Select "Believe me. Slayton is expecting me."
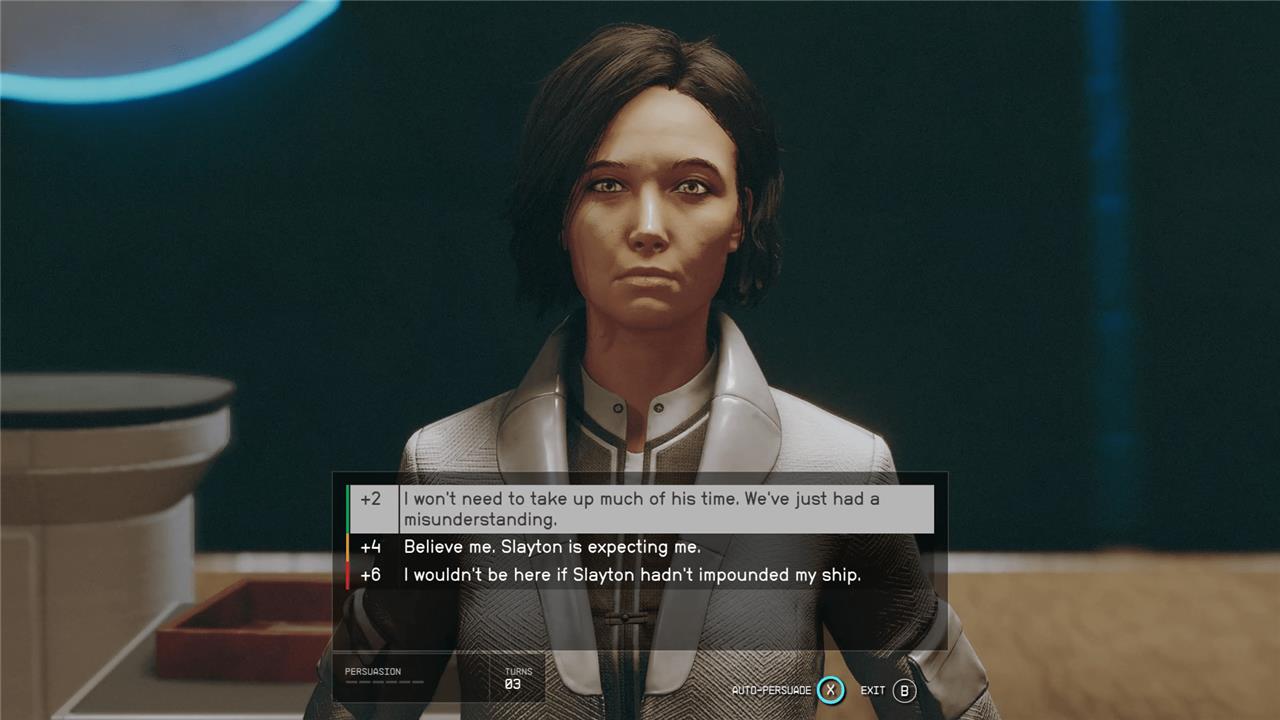The image size is (1280, 720). pos(552,547)
